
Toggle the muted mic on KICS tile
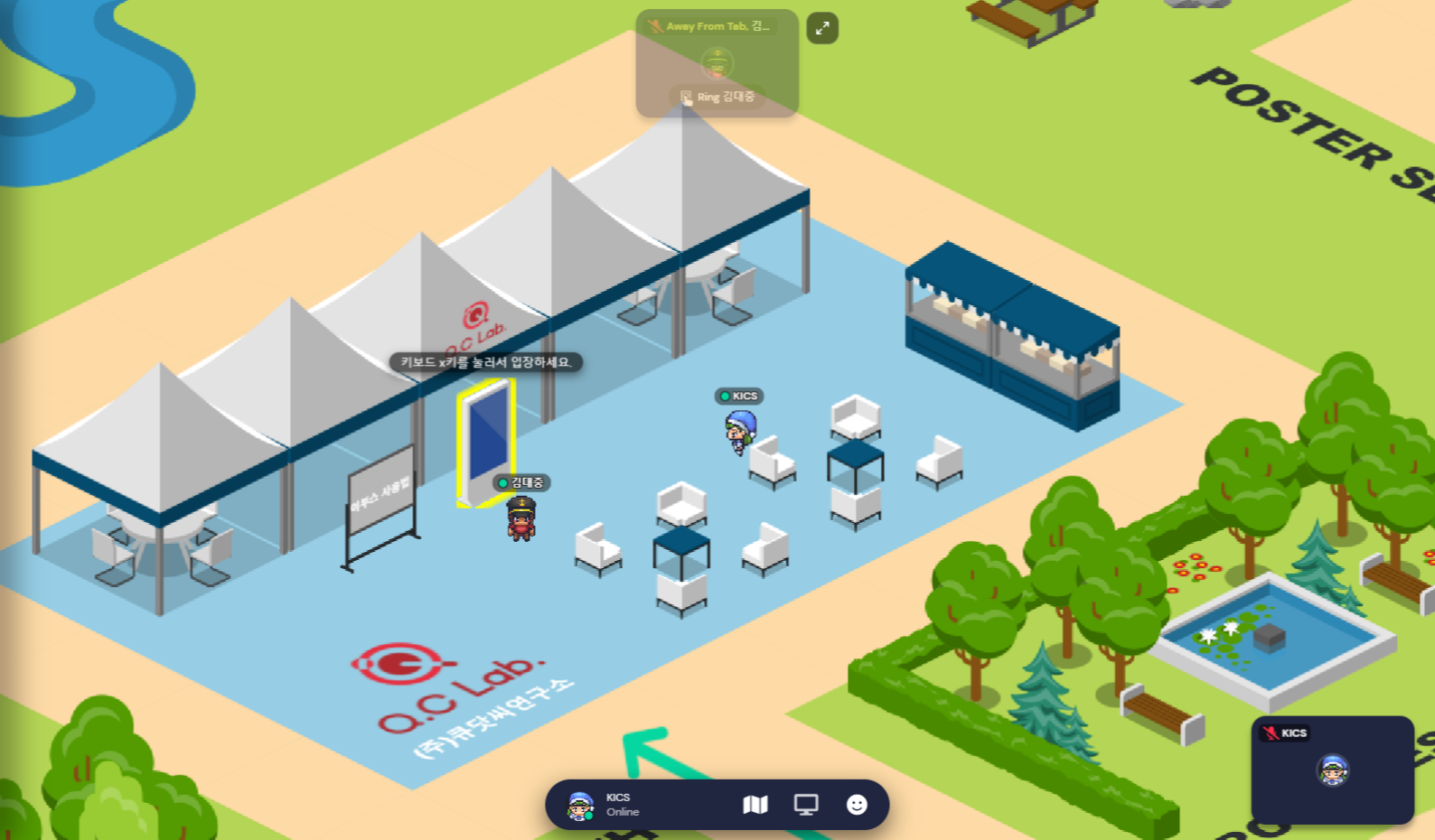pos(1271,733)
